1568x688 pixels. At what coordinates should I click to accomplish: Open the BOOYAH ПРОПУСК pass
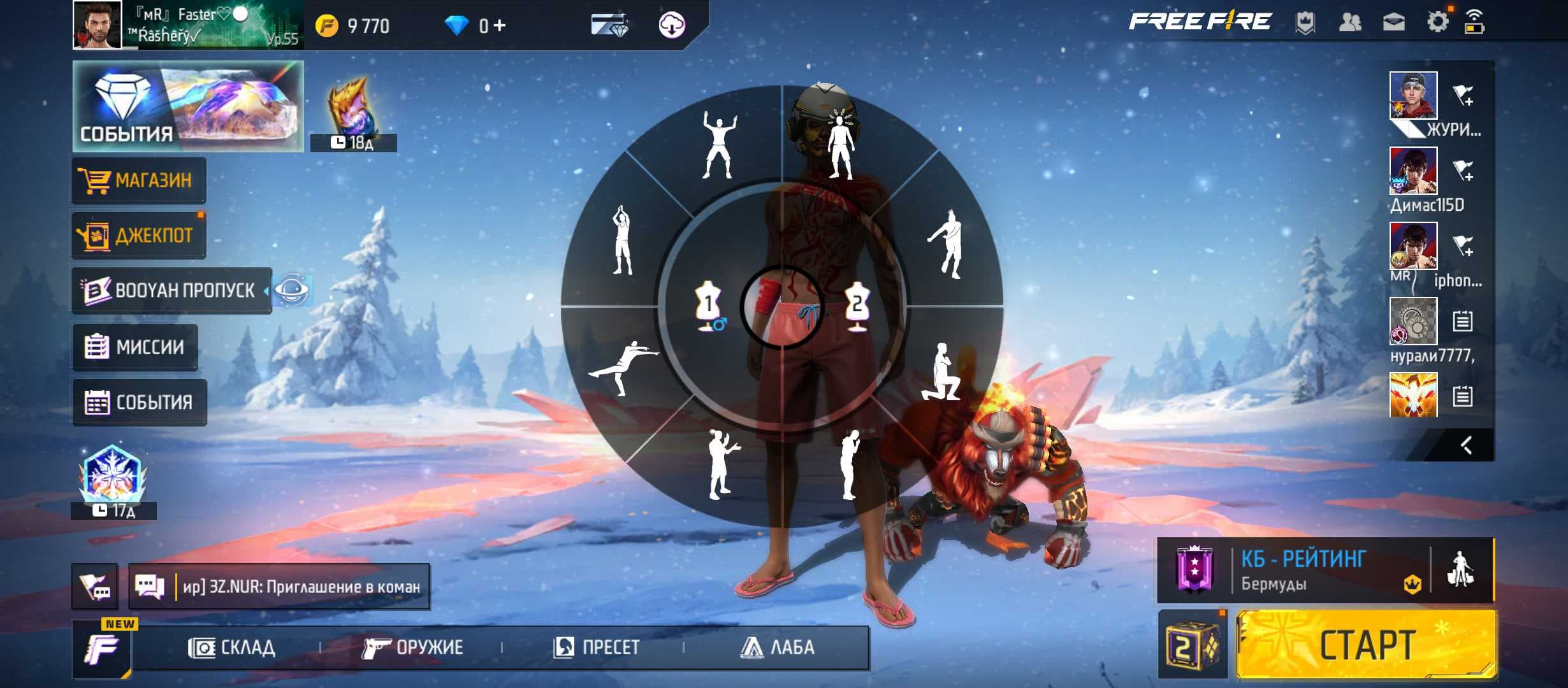pyautogui.click(x=172, y=290)
